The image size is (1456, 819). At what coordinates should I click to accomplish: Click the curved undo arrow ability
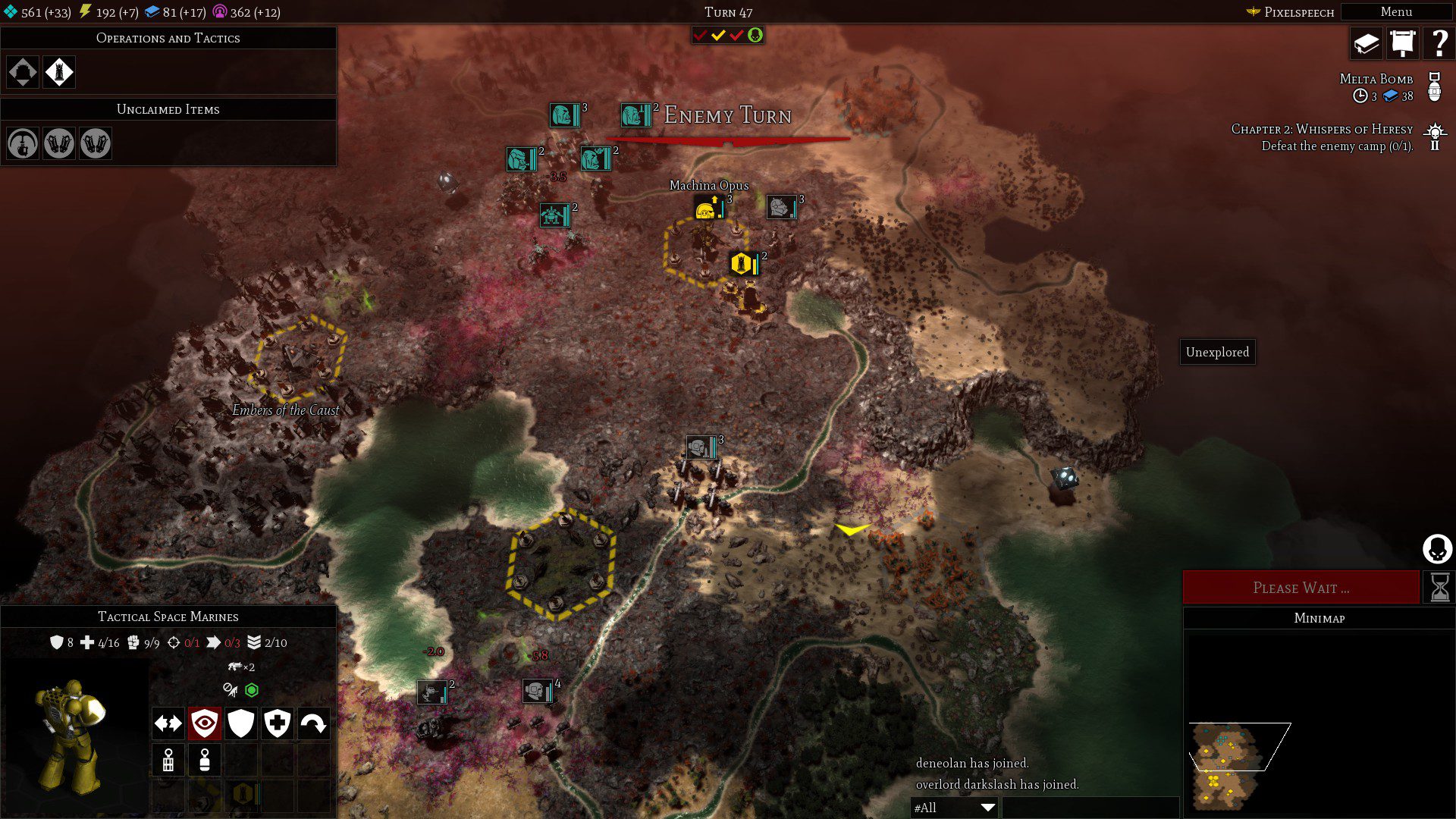pyautogui.click(x=314, y=723)
